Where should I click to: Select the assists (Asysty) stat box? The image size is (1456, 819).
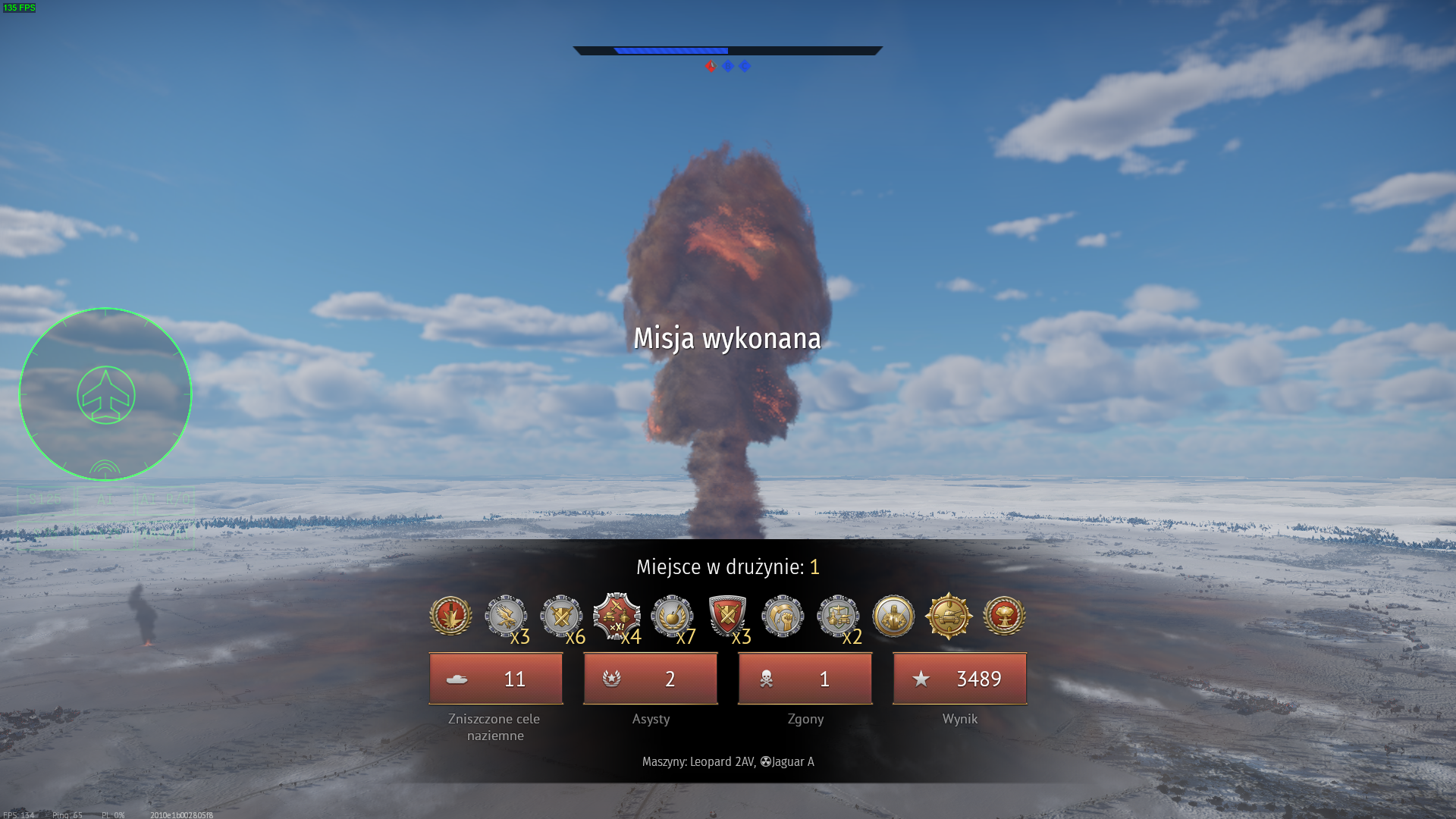point(651,679)
